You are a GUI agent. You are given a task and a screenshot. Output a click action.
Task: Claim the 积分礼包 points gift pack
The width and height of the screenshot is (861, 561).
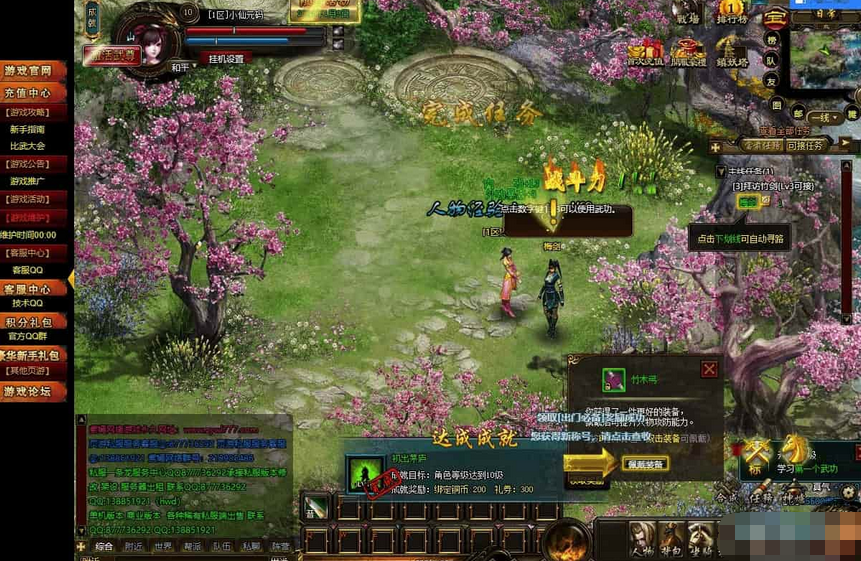point(34,322)
